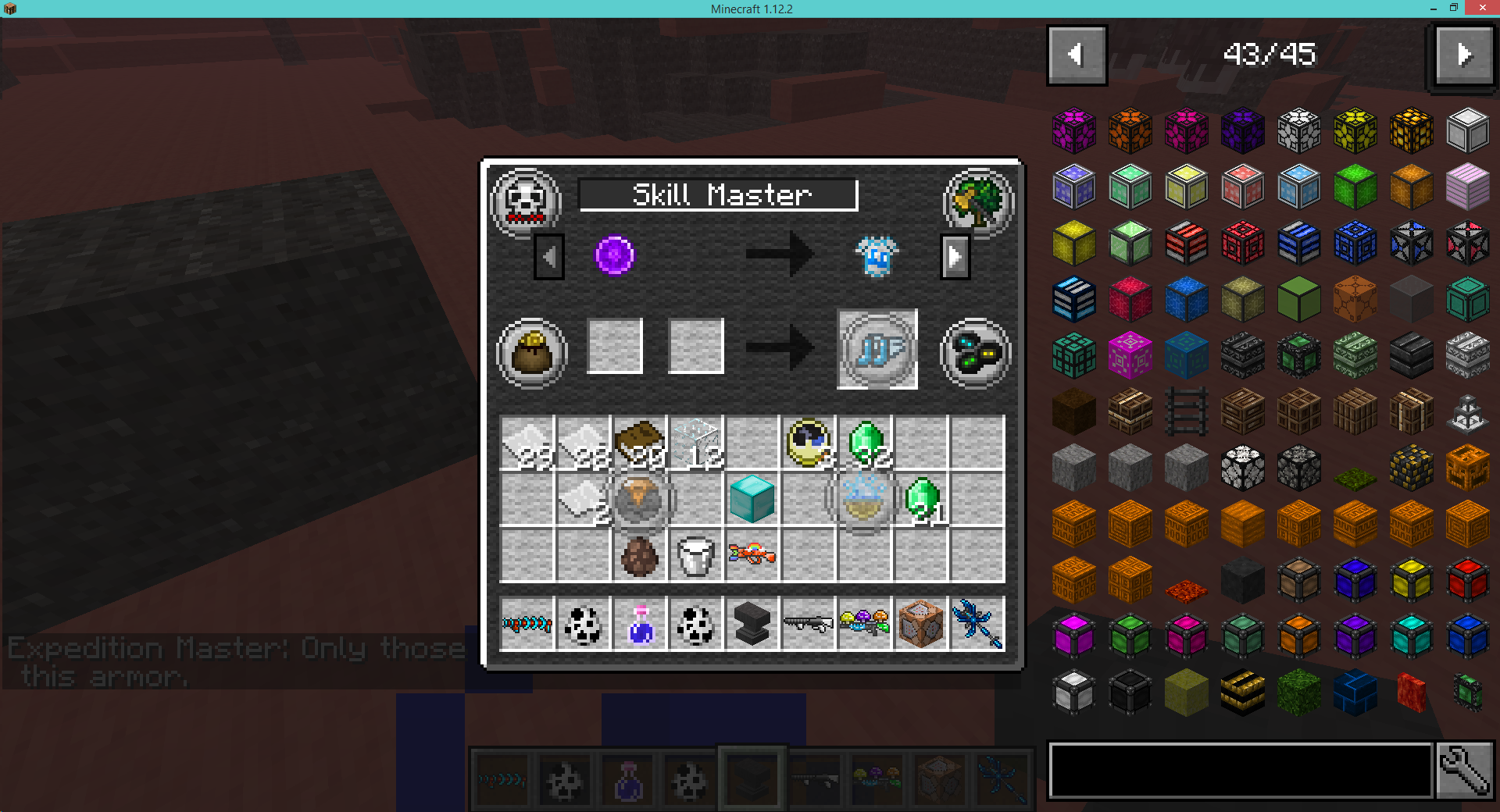Open JEI settings with the wrench icon
The height and width of the screenshot is (812, 1500).
coord(1465,771)
